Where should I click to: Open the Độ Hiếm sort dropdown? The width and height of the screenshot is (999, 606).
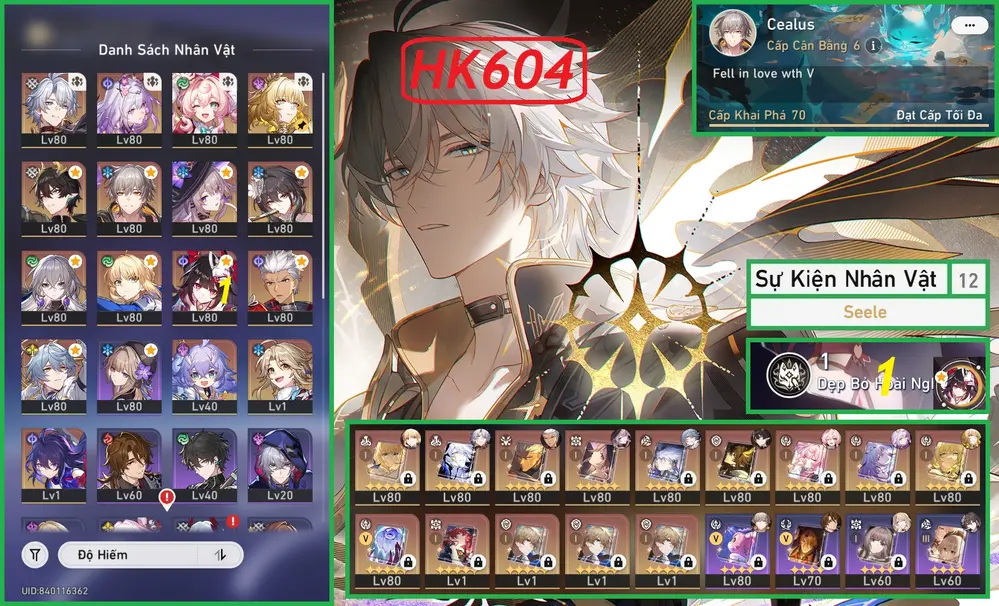coord(126,554)
